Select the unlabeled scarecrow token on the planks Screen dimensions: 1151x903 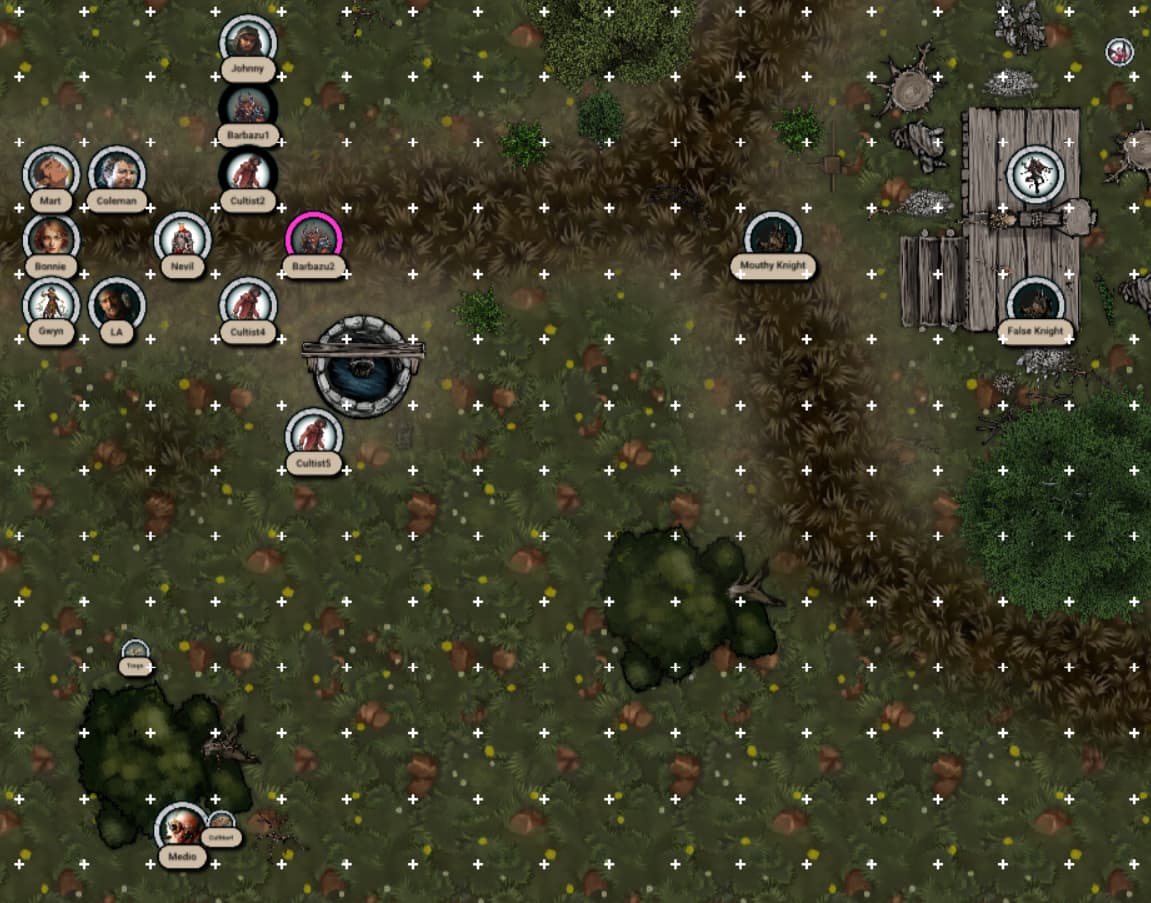point(1035,173)
